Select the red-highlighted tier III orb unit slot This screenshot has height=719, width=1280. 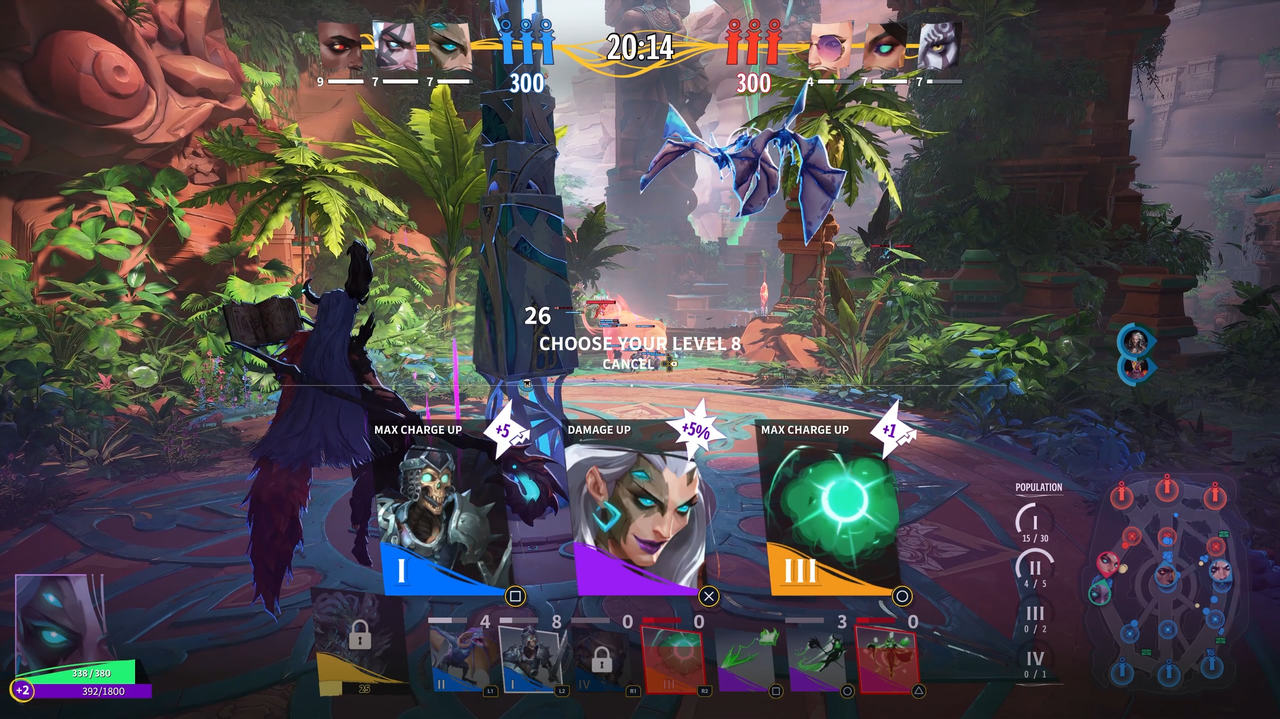click(x=673, y=660)
